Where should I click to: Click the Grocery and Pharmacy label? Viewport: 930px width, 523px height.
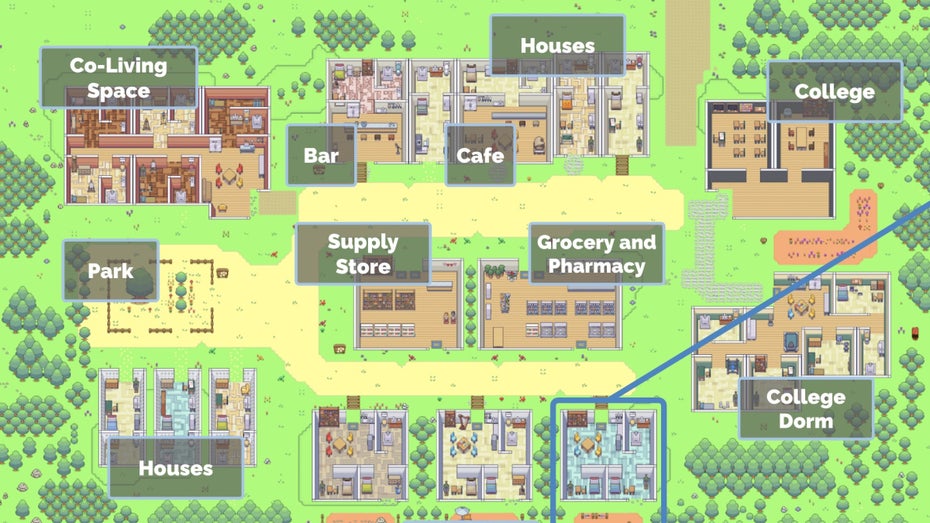pyautogui.click(x=596, y=254)
